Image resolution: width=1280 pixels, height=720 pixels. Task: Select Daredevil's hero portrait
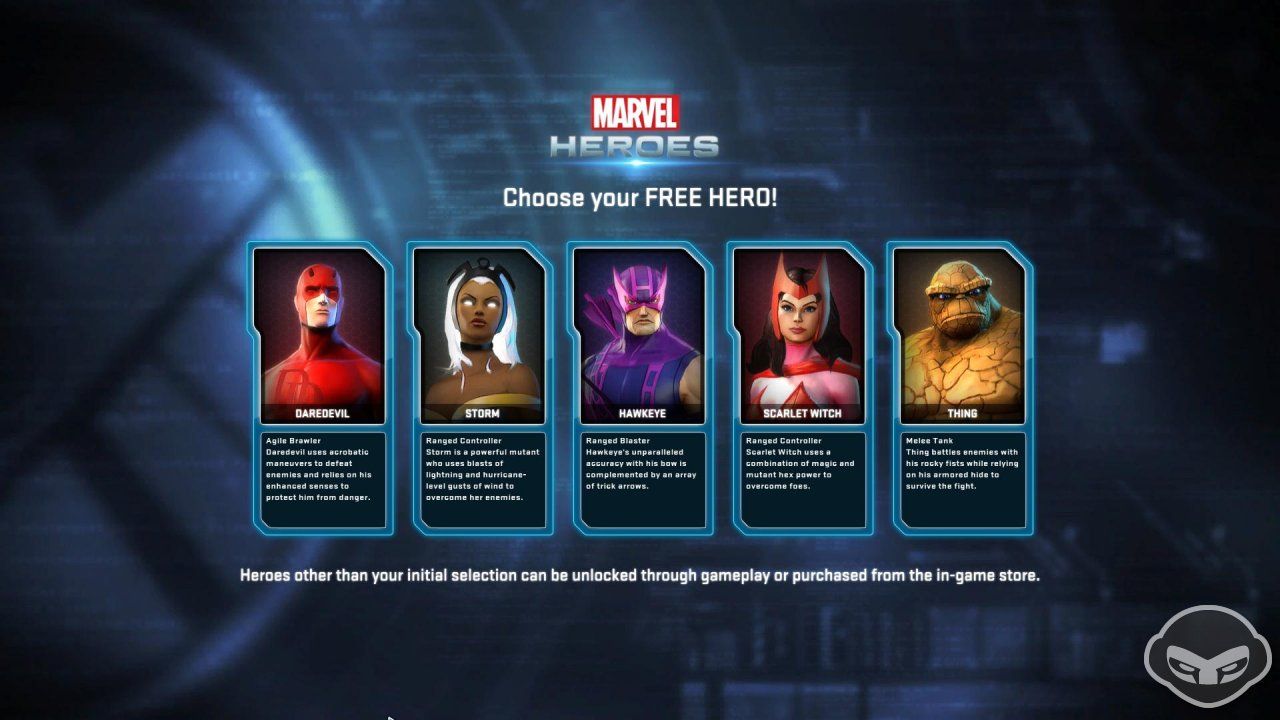pyautogui.click(x=322, y=330)
